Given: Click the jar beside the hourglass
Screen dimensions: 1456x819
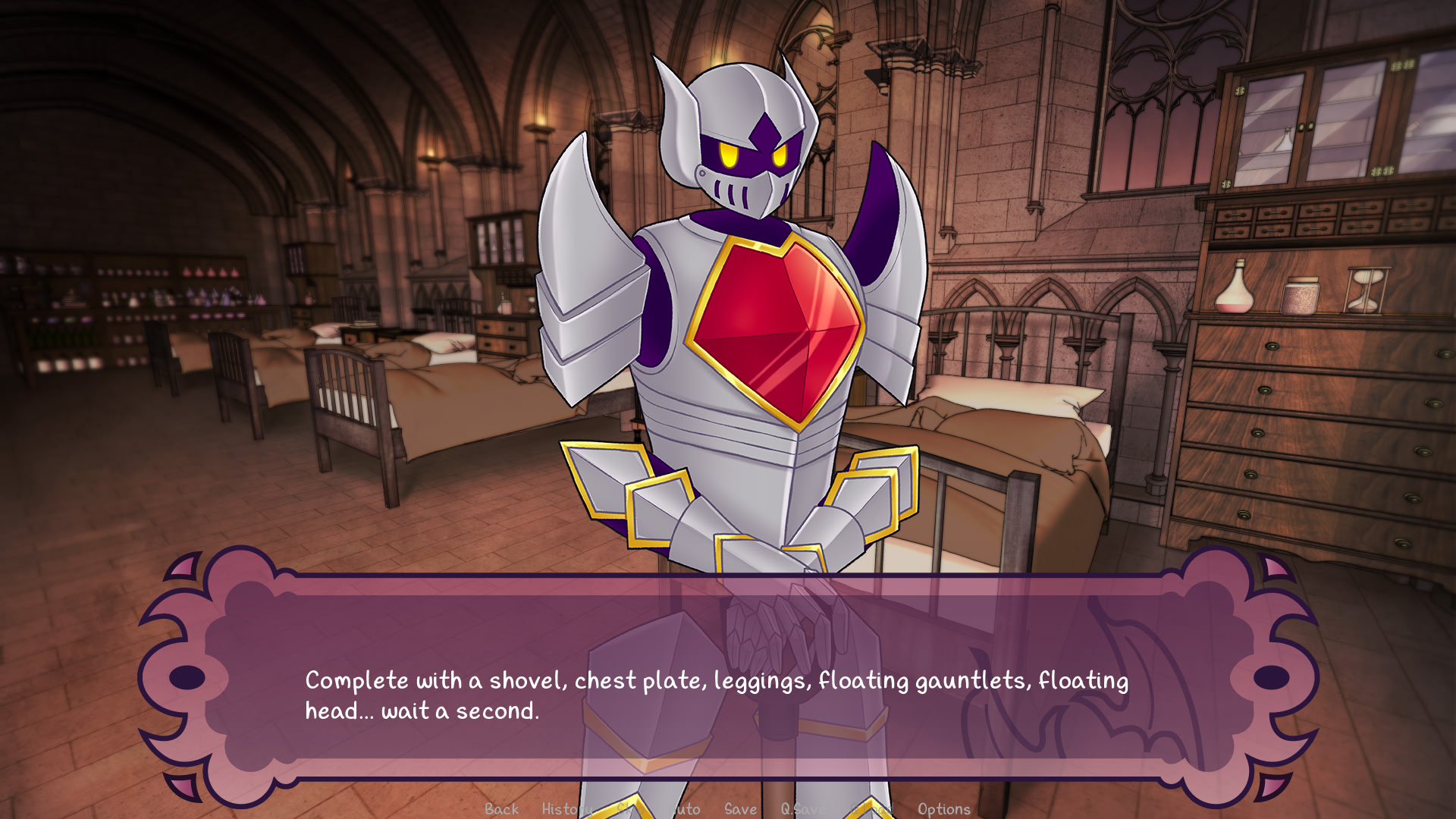Looking at the screenshot, I should click(x=1301, y=296).
